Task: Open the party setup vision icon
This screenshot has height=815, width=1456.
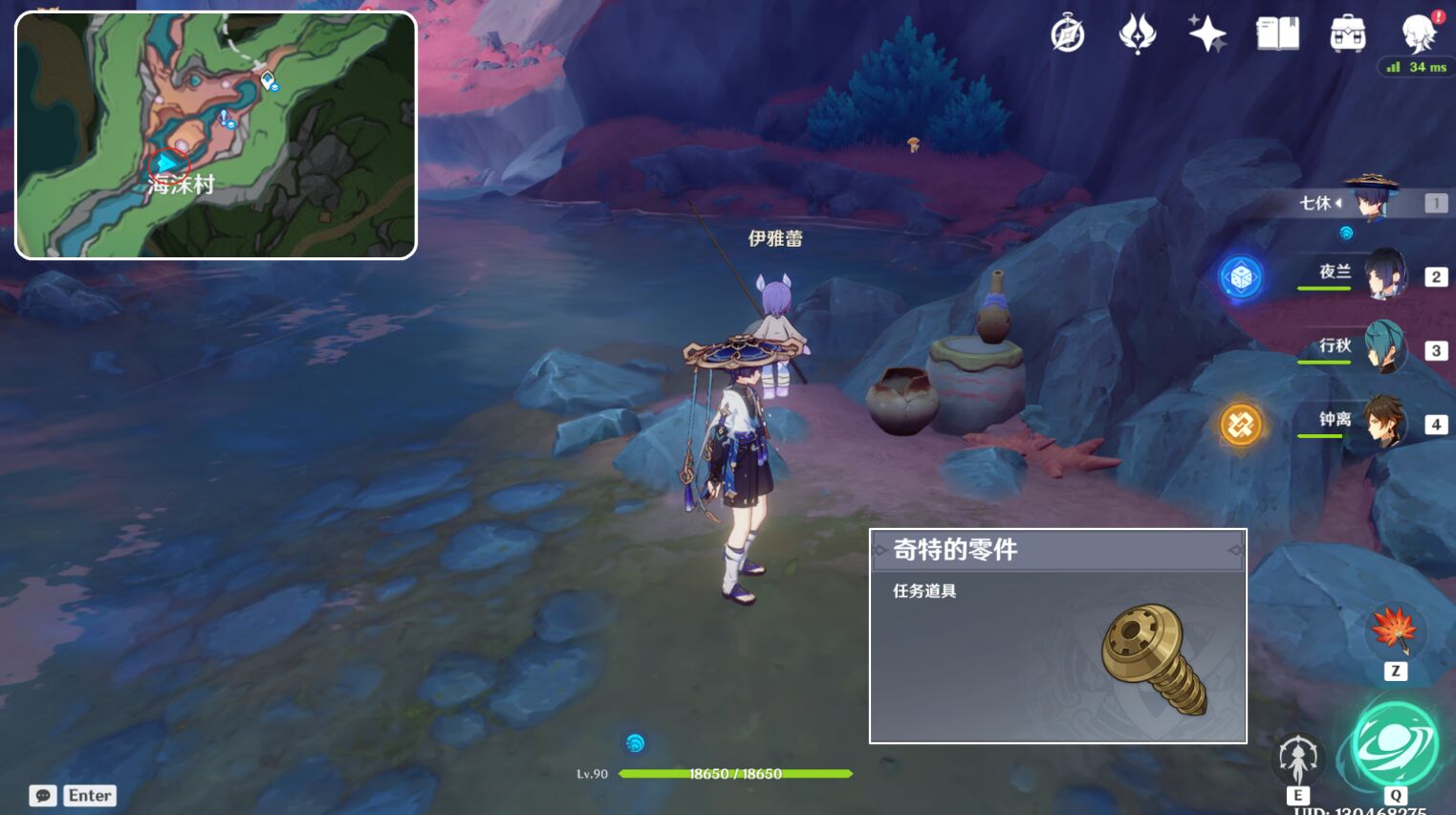Action: point(1137,33)
